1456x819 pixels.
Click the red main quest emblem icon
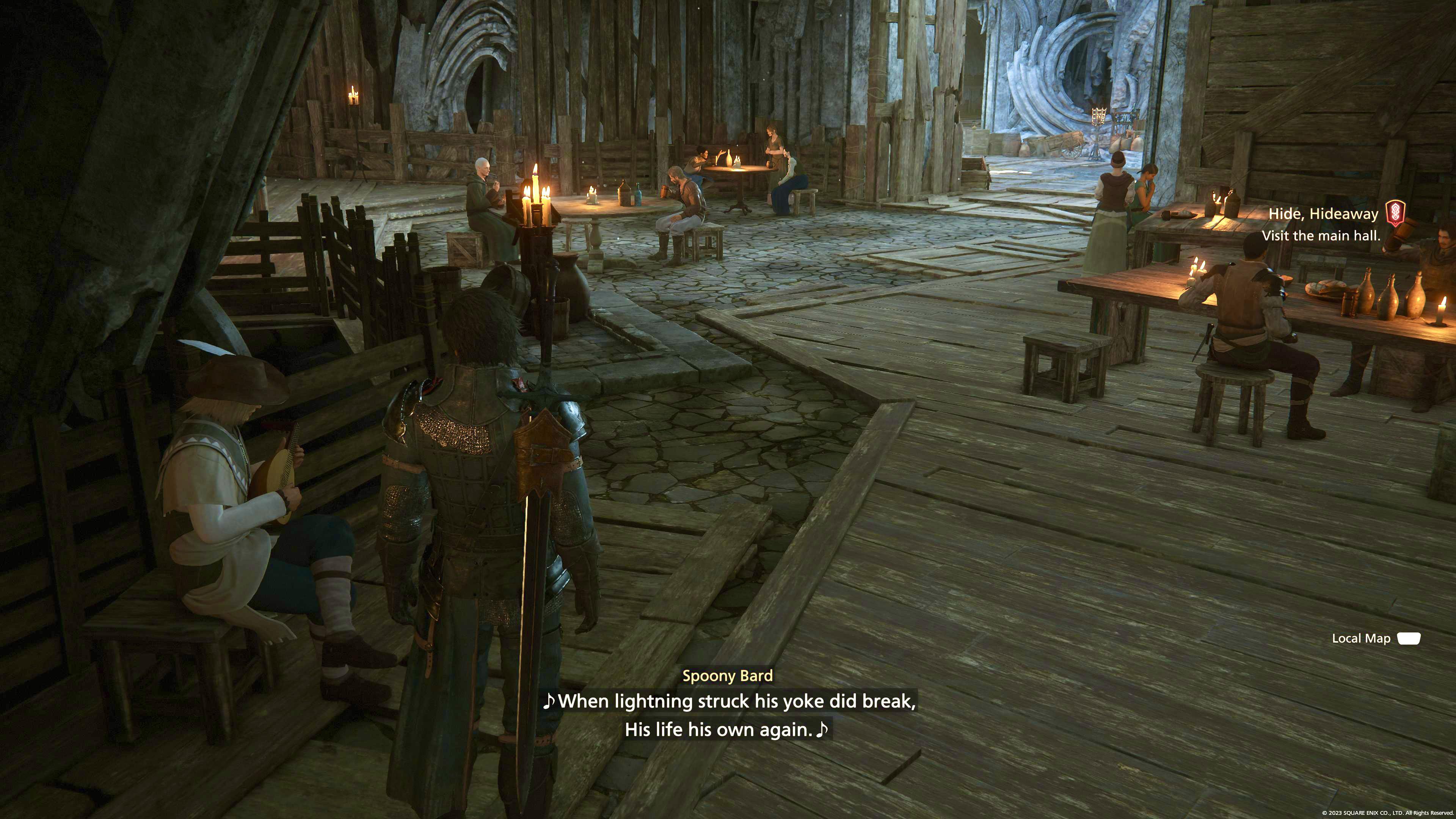point(1395,213)
